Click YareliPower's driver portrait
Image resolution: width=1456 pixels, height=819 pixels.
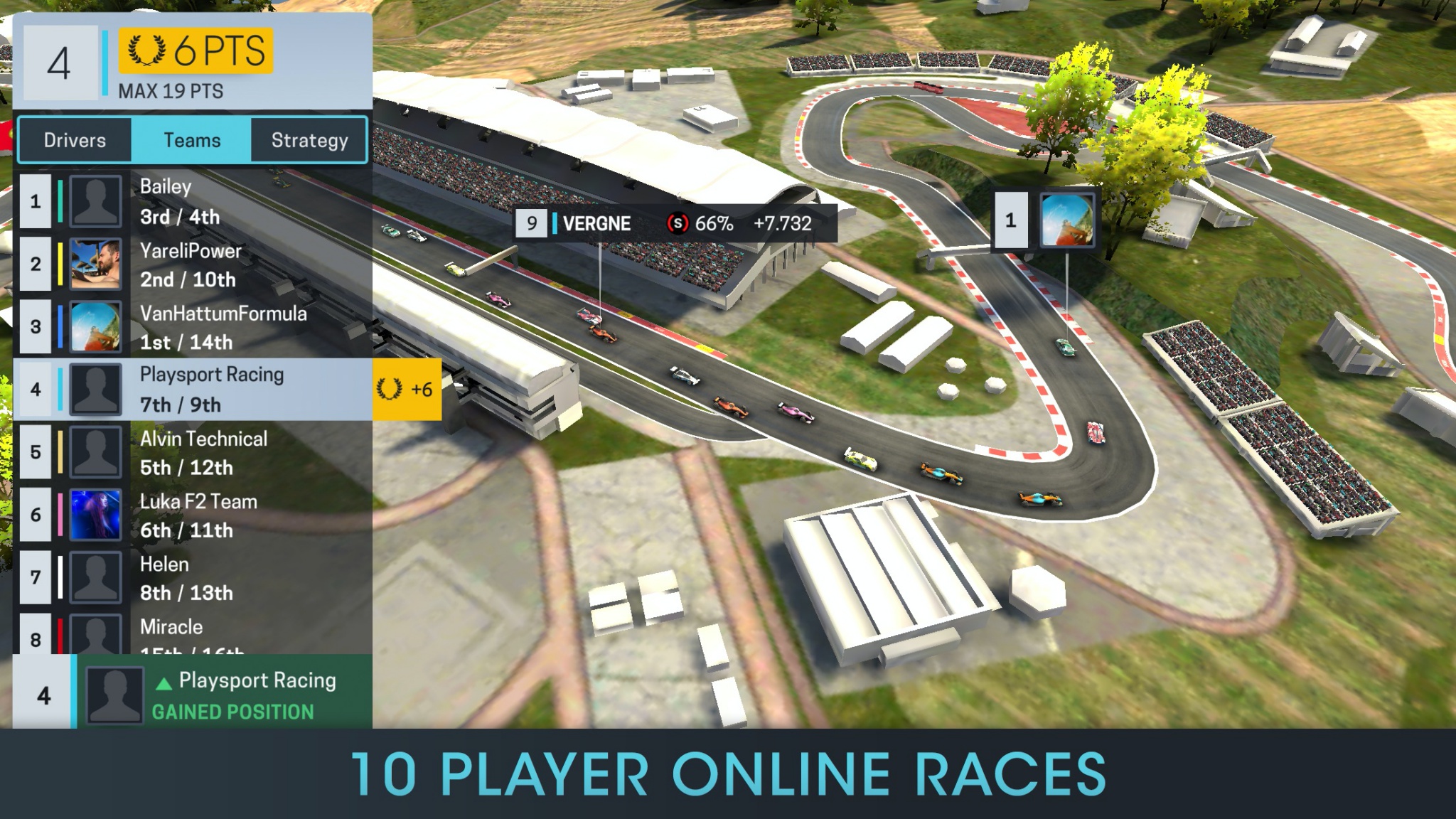coord(97,263)
